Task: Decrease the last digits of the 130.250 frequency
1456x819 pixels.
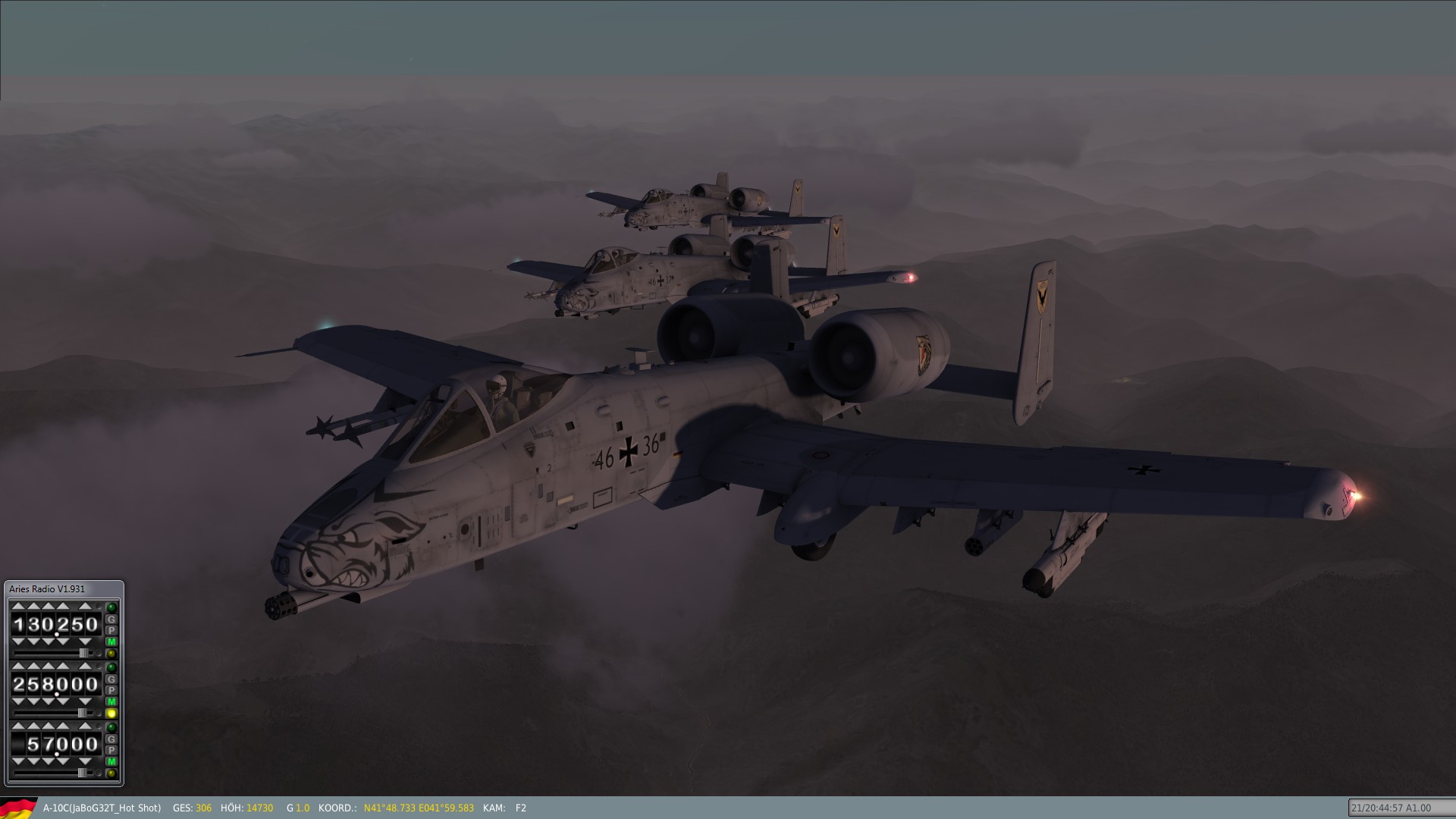Action: [85, 642]
